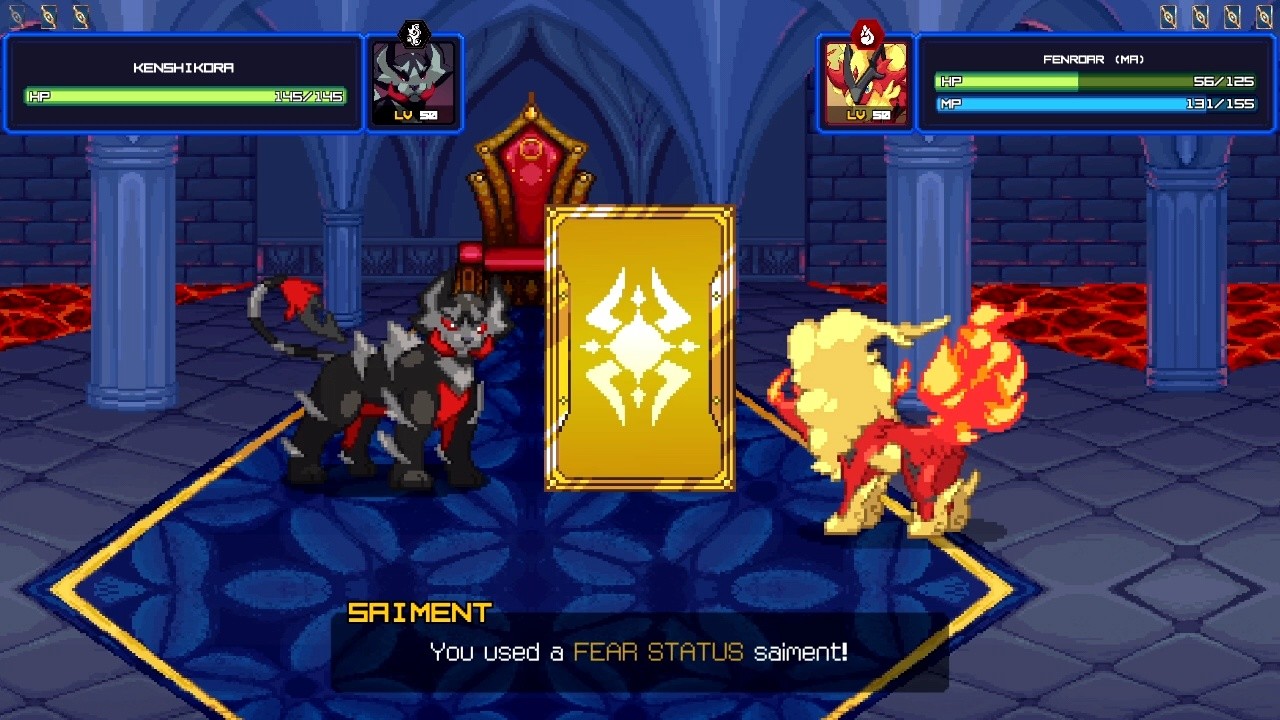1280x720 pixels.
Task: Select the FENROAR (MA) nameplate
Action: pos(1093,59)
